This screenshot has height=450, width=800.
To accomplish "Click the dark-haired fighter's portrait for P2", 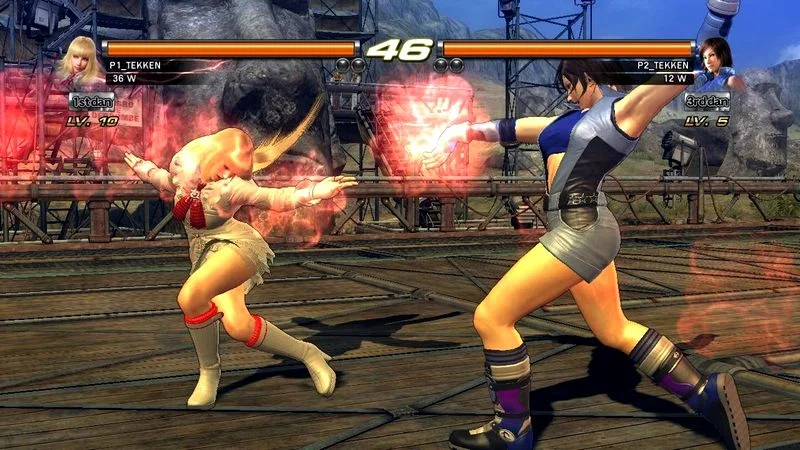I will coord(717,63).
